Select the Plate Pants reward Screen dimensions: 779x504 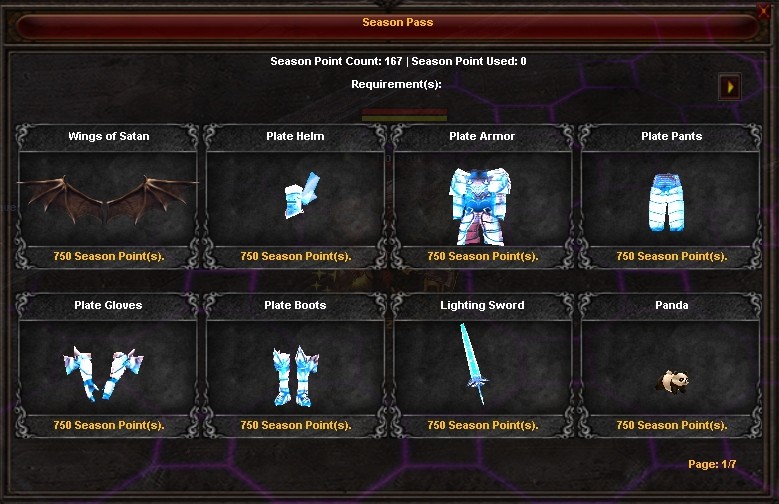pos(671,197)
